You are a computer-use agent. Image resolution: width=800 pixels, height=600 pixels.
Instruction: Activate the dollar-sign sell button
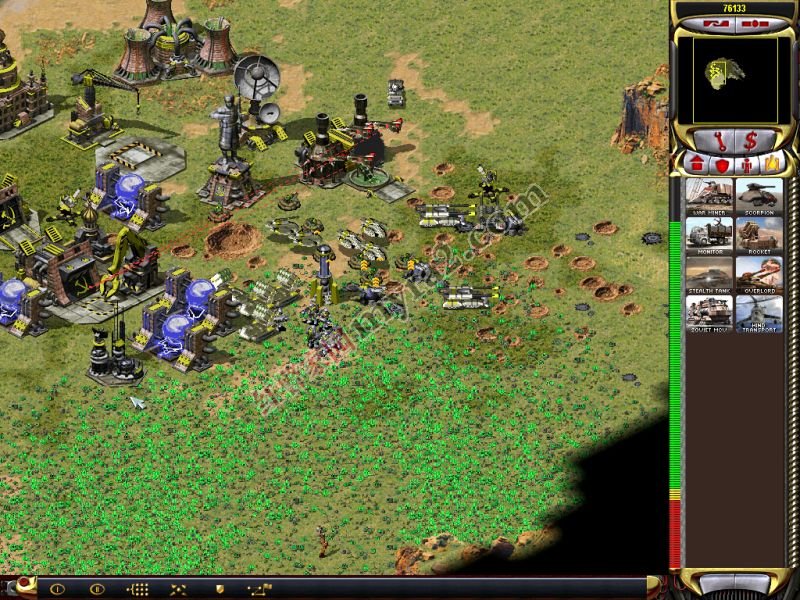[750, 139]
